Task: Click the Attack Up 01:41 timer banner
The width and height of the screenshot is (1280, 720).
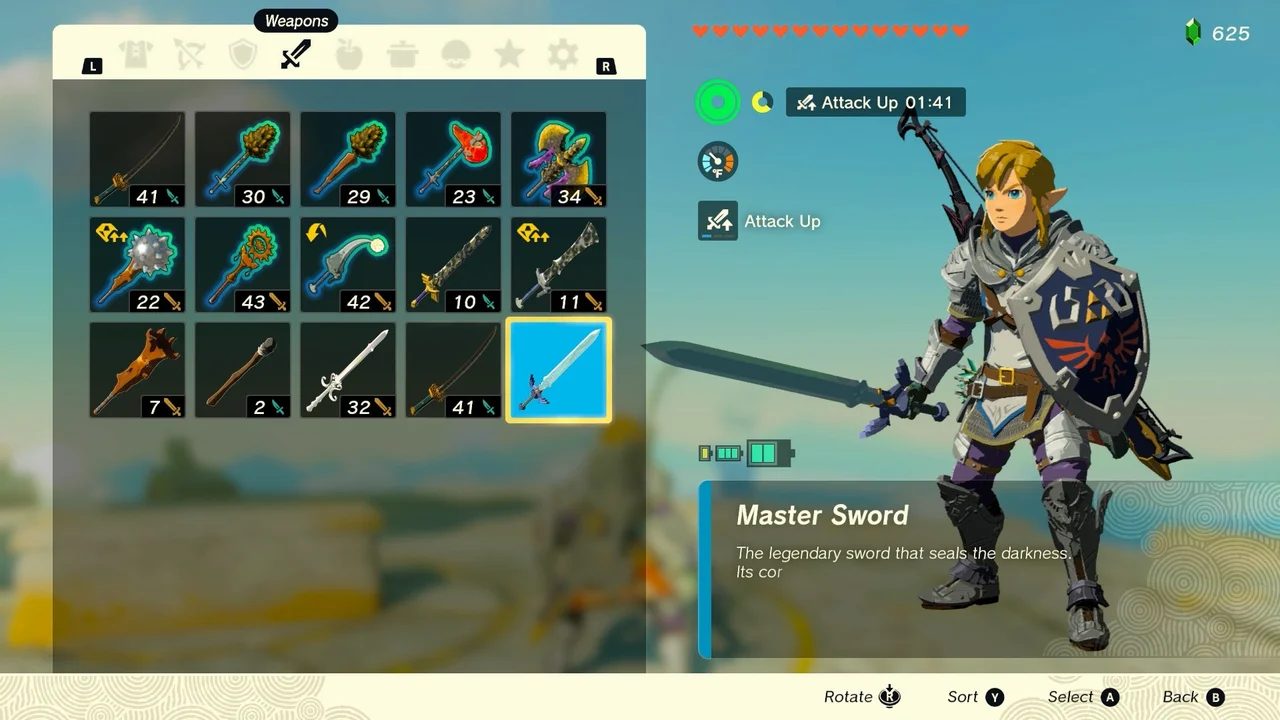Action: point(875,102)
